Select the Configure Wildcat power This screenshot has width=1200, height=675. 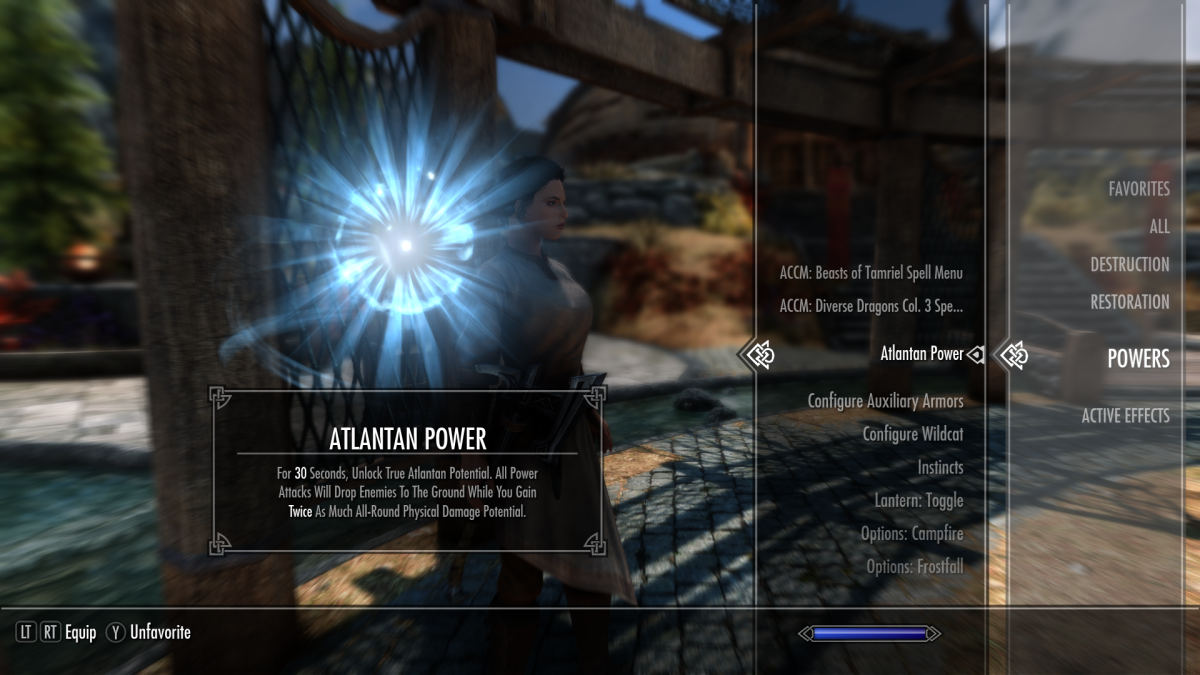[x=912, y=434]
